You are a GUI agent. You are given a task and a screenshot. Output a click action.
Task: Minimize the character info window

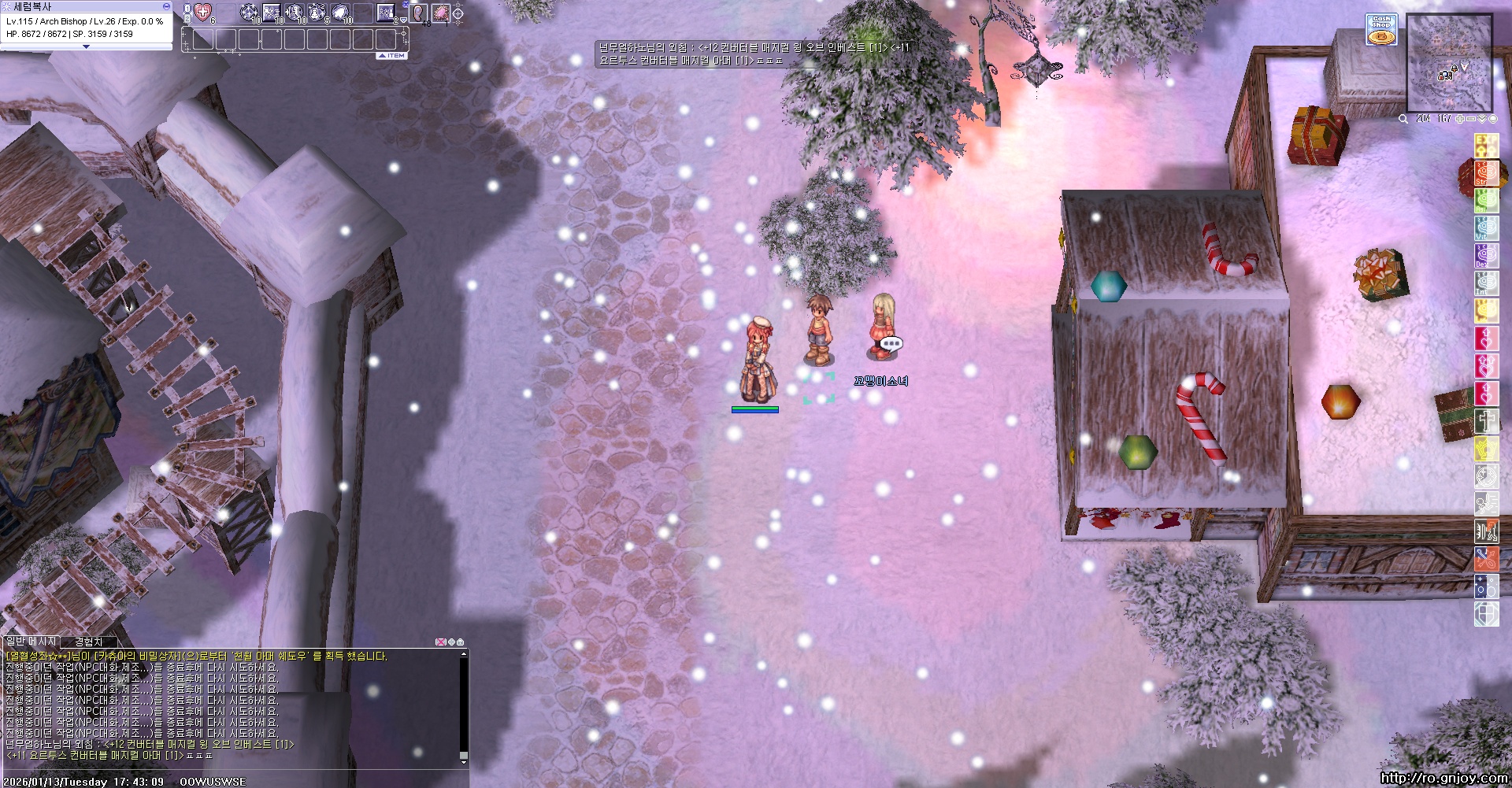pos(166,6)
